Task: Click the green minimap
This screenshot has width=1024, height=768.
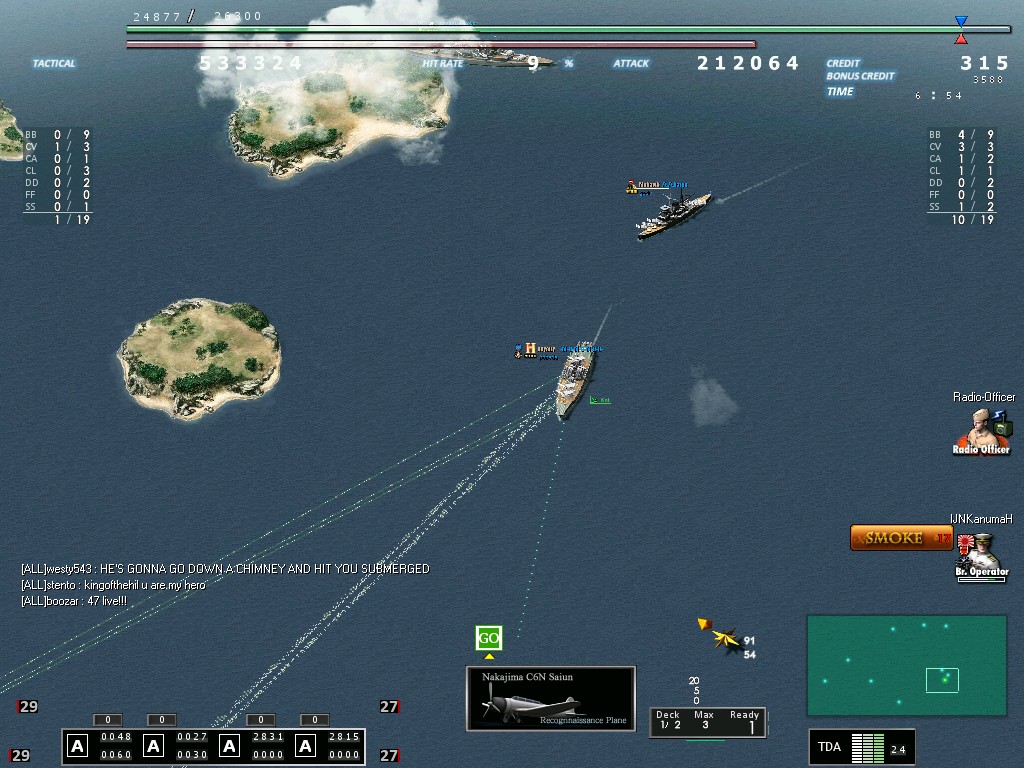Action: point(906,665)
